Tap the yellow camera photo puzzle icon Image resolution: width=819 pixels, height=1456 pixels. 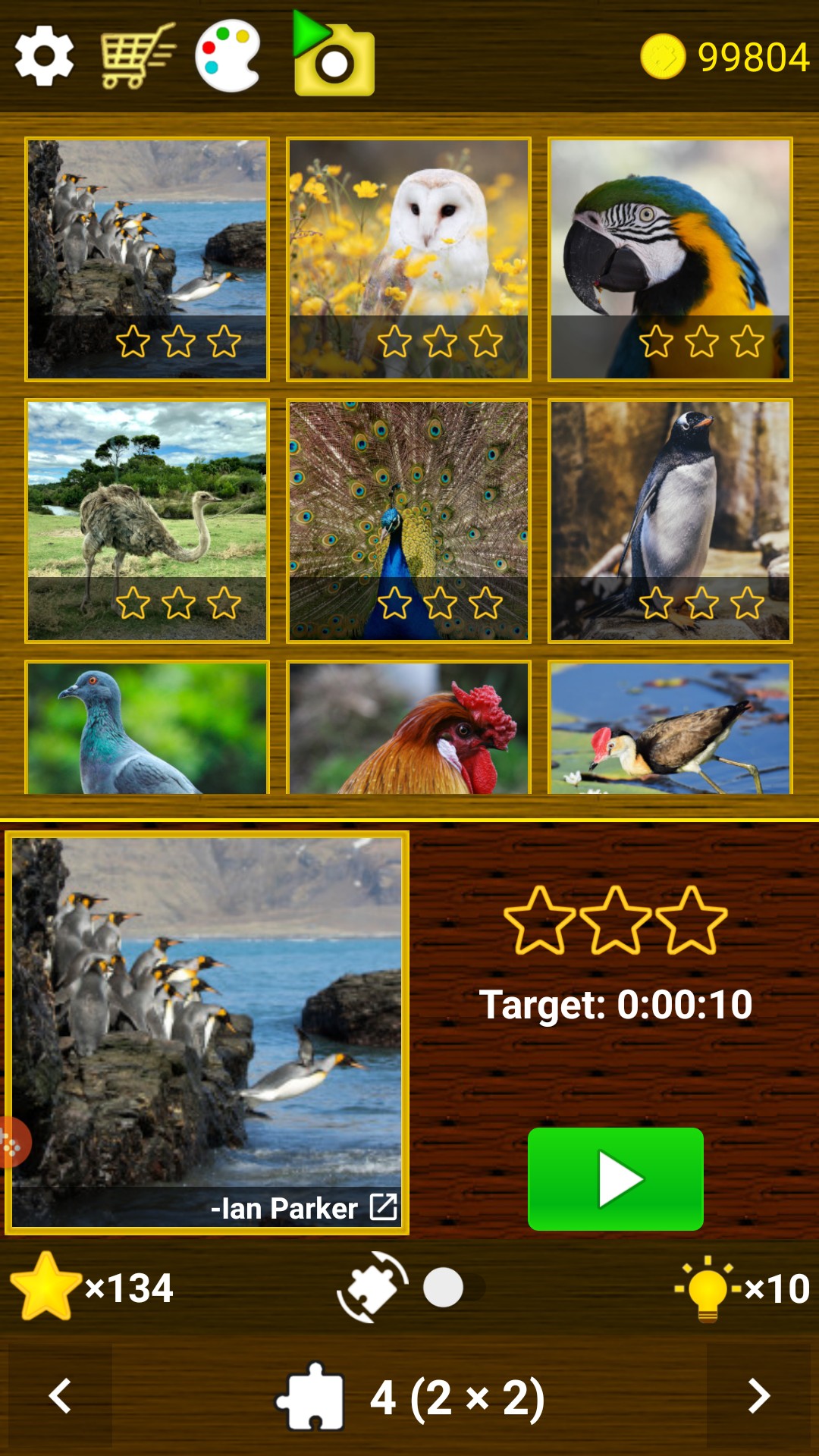point(334,56)
